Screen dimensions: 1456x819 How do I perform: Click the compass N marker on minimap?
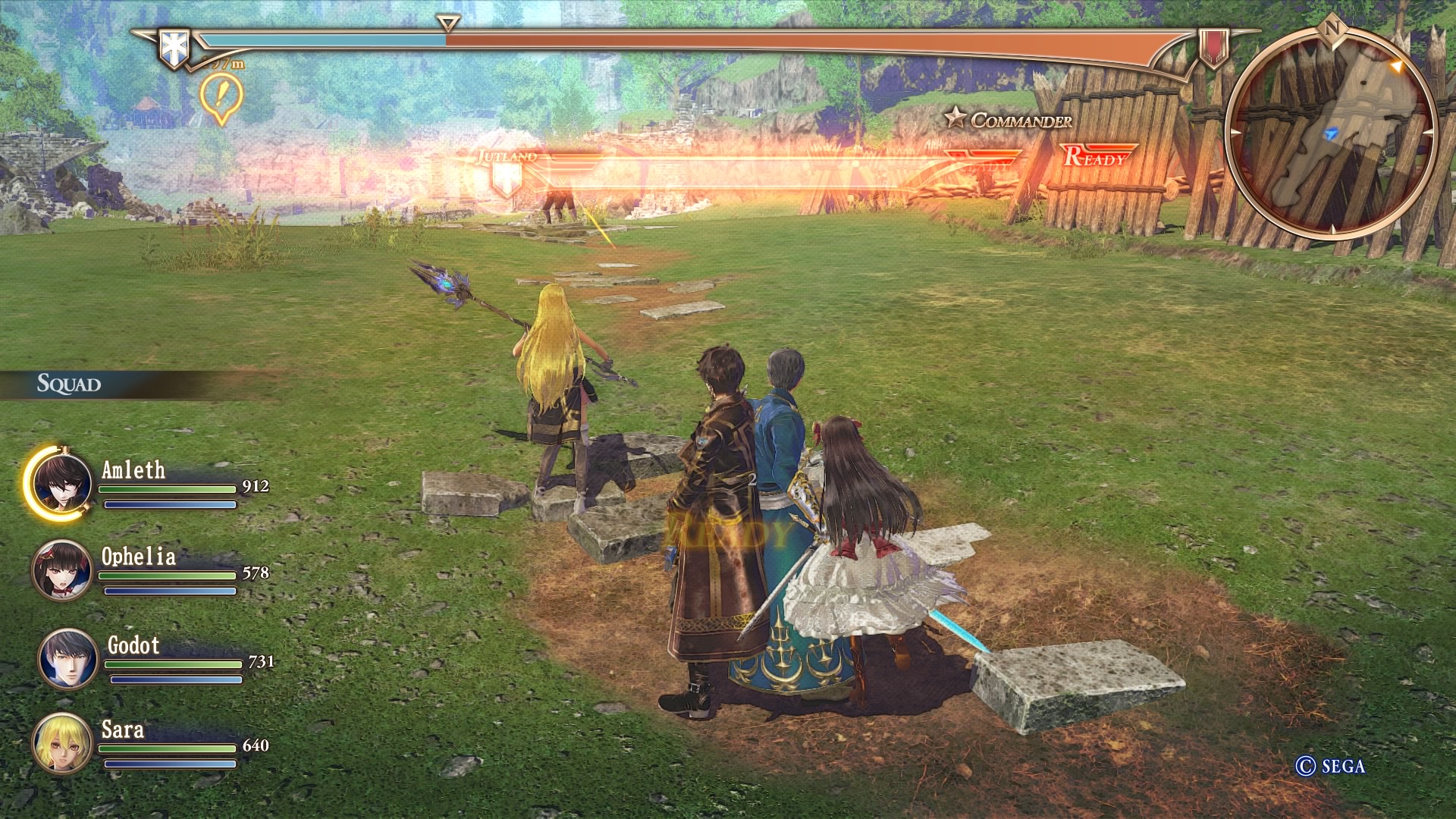pos(1331,29)
